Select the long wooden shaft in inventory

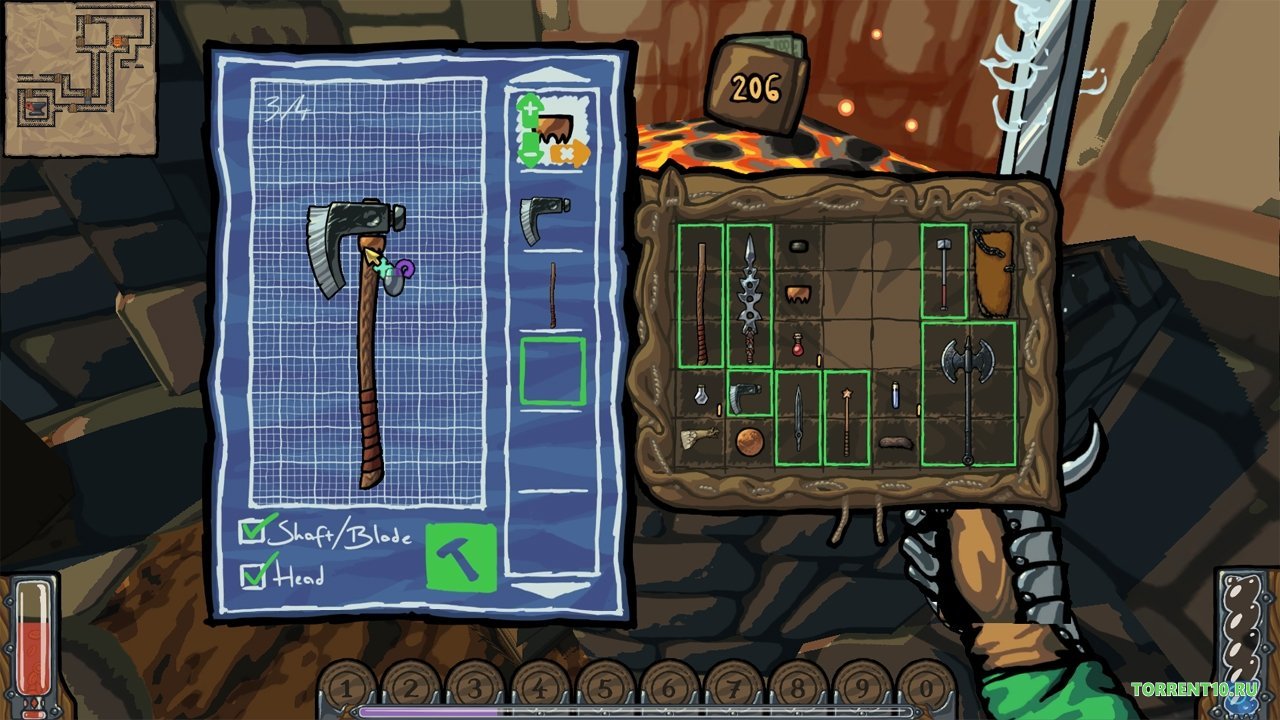coord(700,296)
